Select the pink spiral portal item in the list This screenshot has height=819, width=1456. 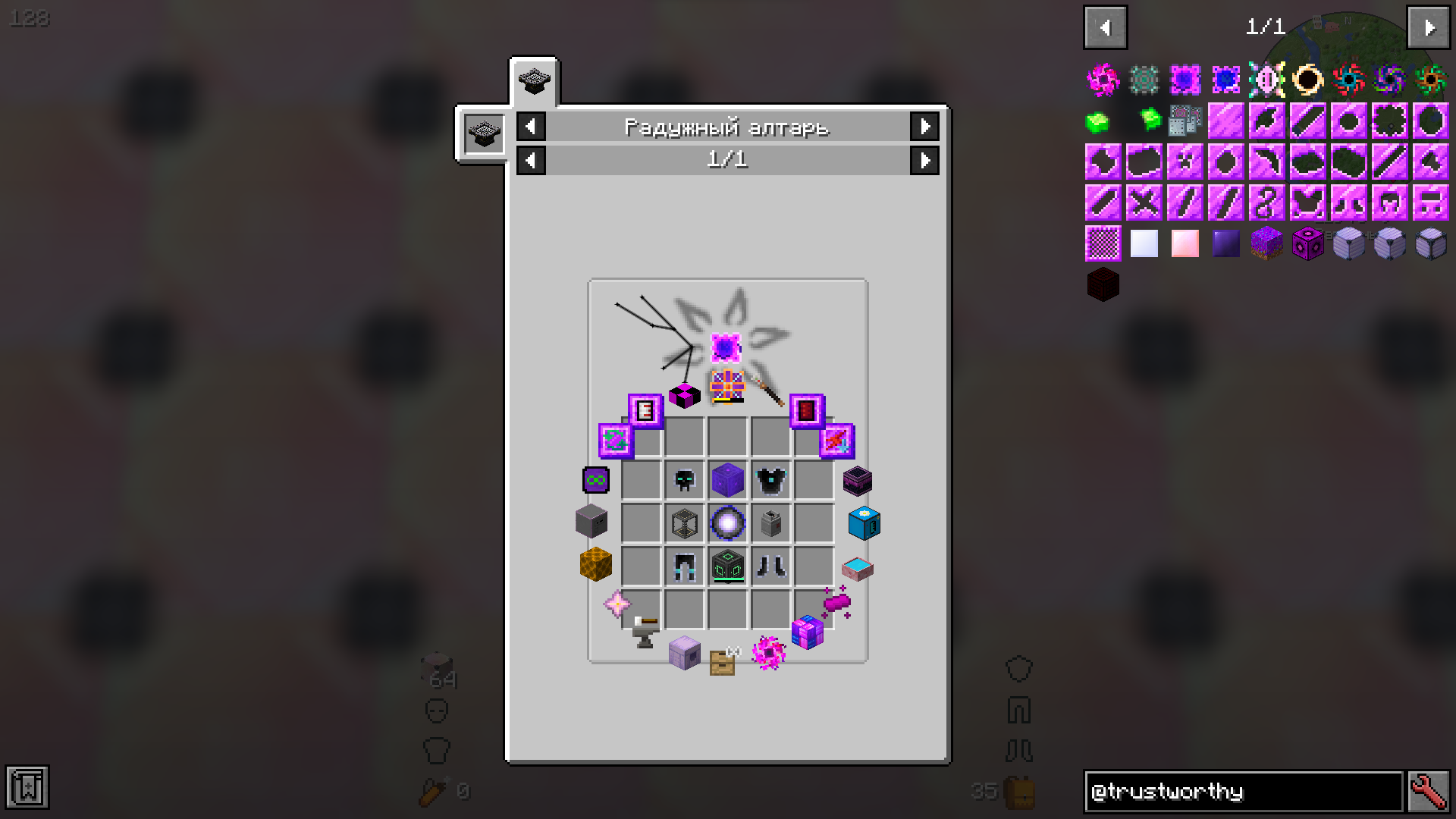tap(1103, 79)
